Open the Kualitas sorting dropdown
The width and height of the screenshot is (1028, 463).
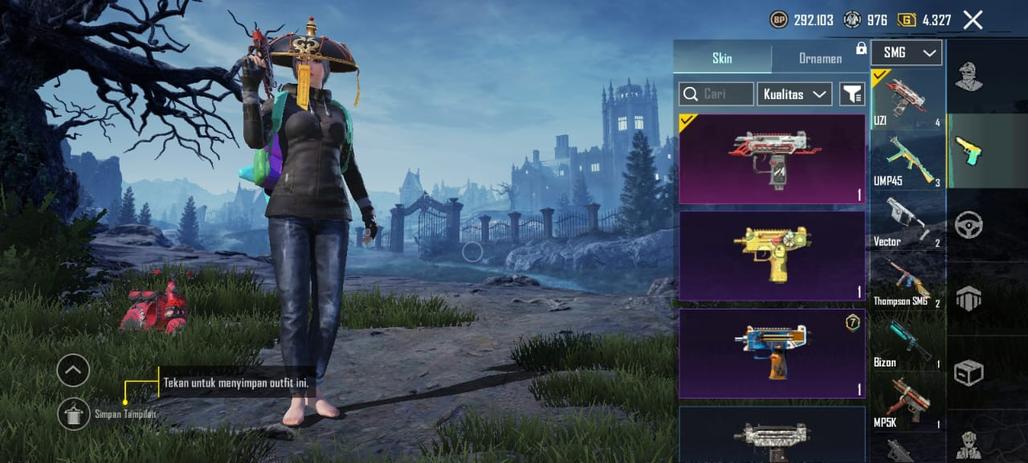pos(795,94)
